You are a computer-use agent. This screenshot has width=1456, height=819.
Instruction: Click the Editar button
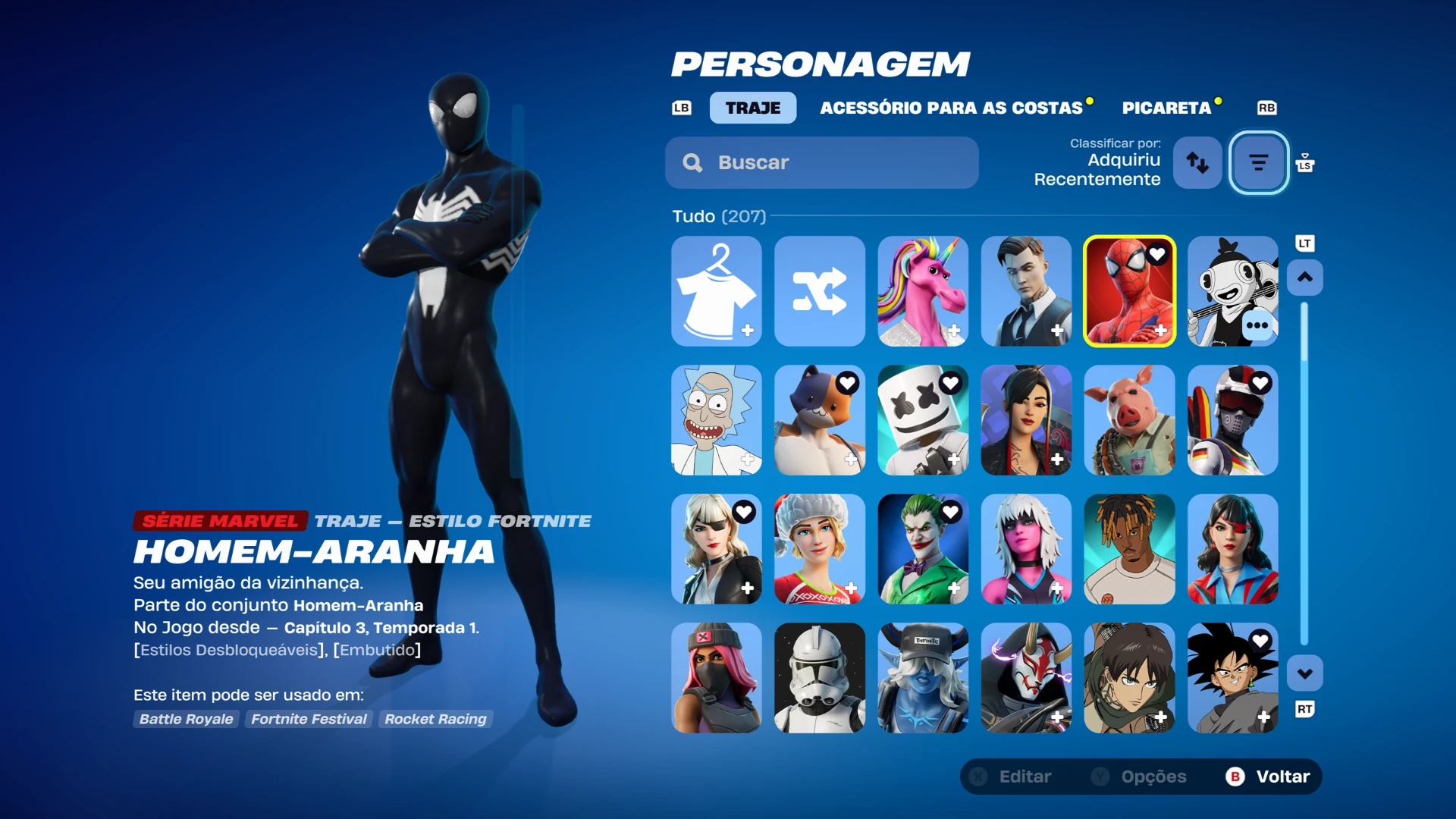[1024, 776]
